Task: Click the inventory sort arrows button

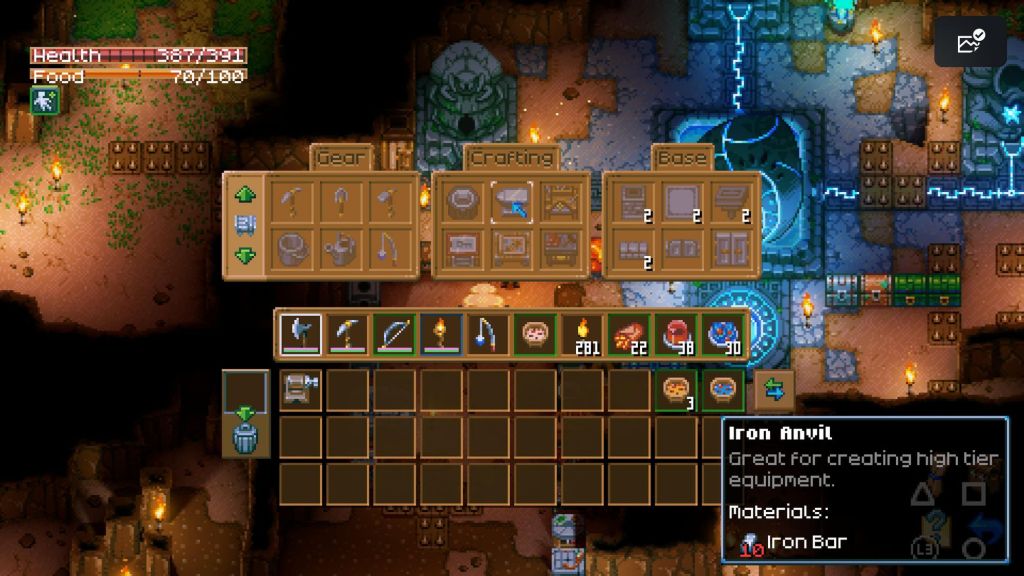Action: (x=774, y=390)
